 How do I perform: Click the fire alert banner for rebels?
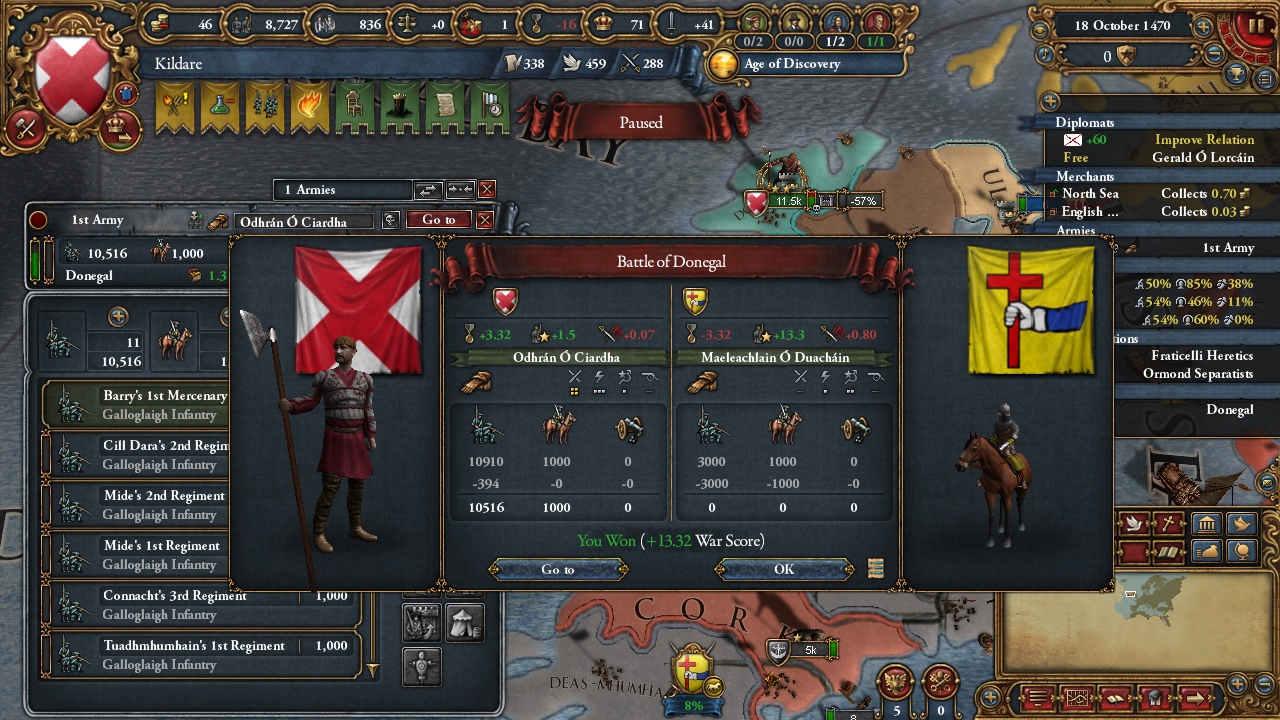tap(308, 105)
